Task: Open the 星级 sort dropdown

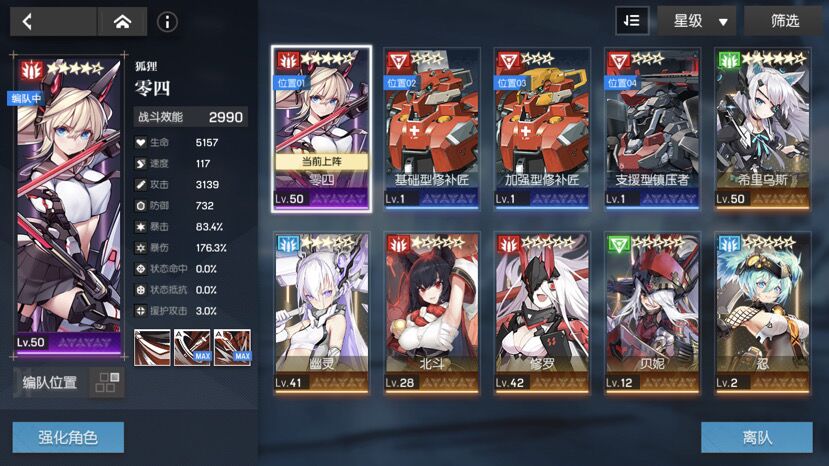Action: coord(696,20)
